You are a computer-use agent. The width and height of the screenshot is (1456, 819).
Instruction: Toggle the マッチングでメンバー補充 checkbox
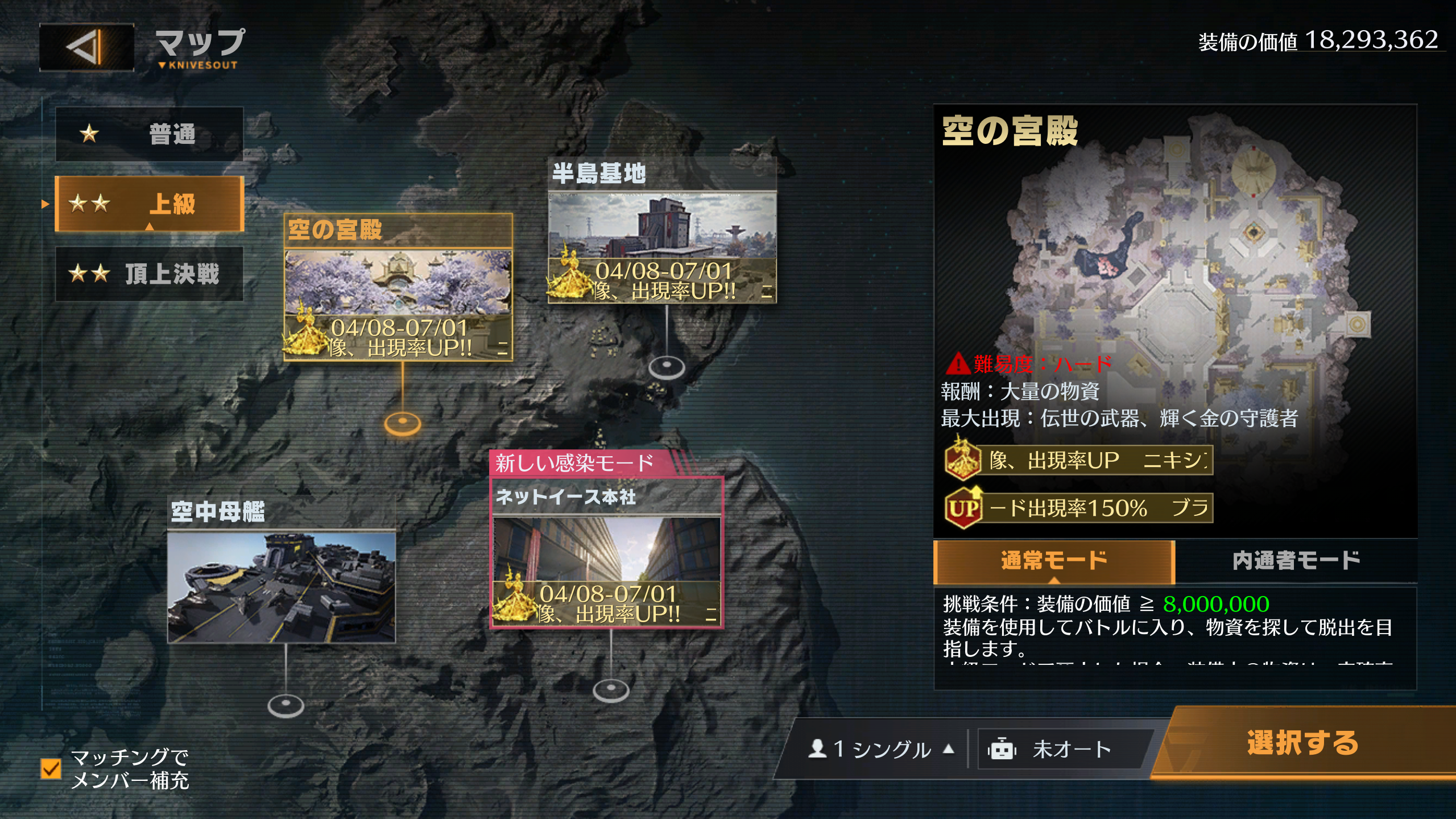coord(51,768)
